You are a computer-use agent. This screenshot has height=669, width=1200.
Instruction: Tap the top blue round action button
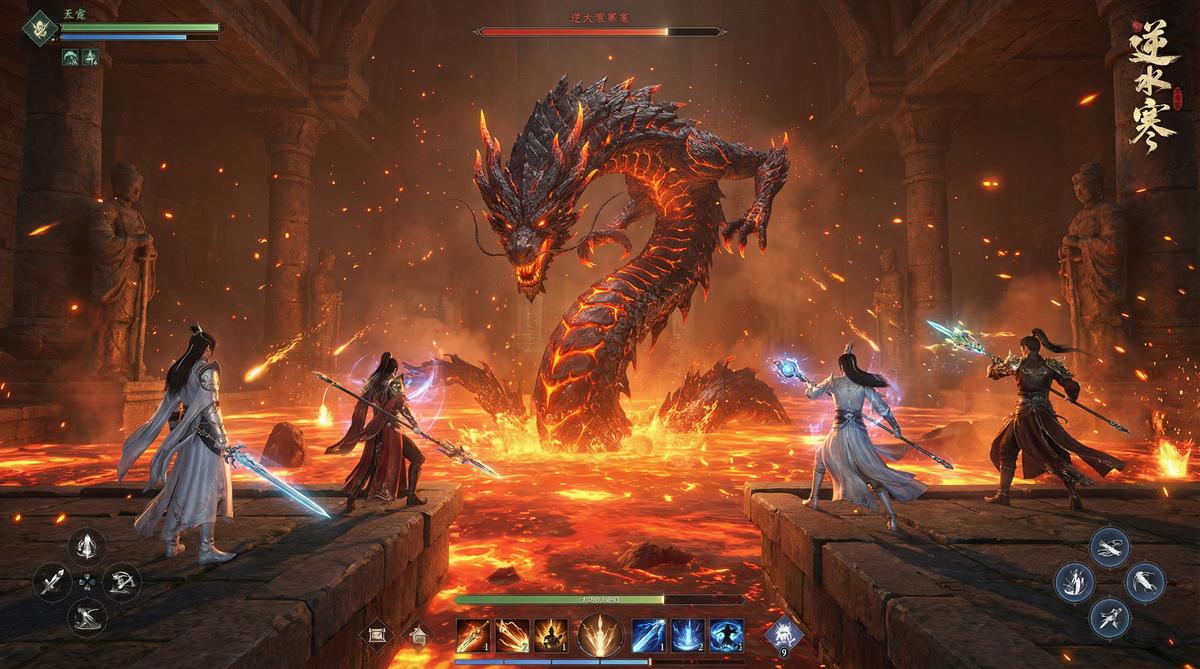click(1110, 546)
